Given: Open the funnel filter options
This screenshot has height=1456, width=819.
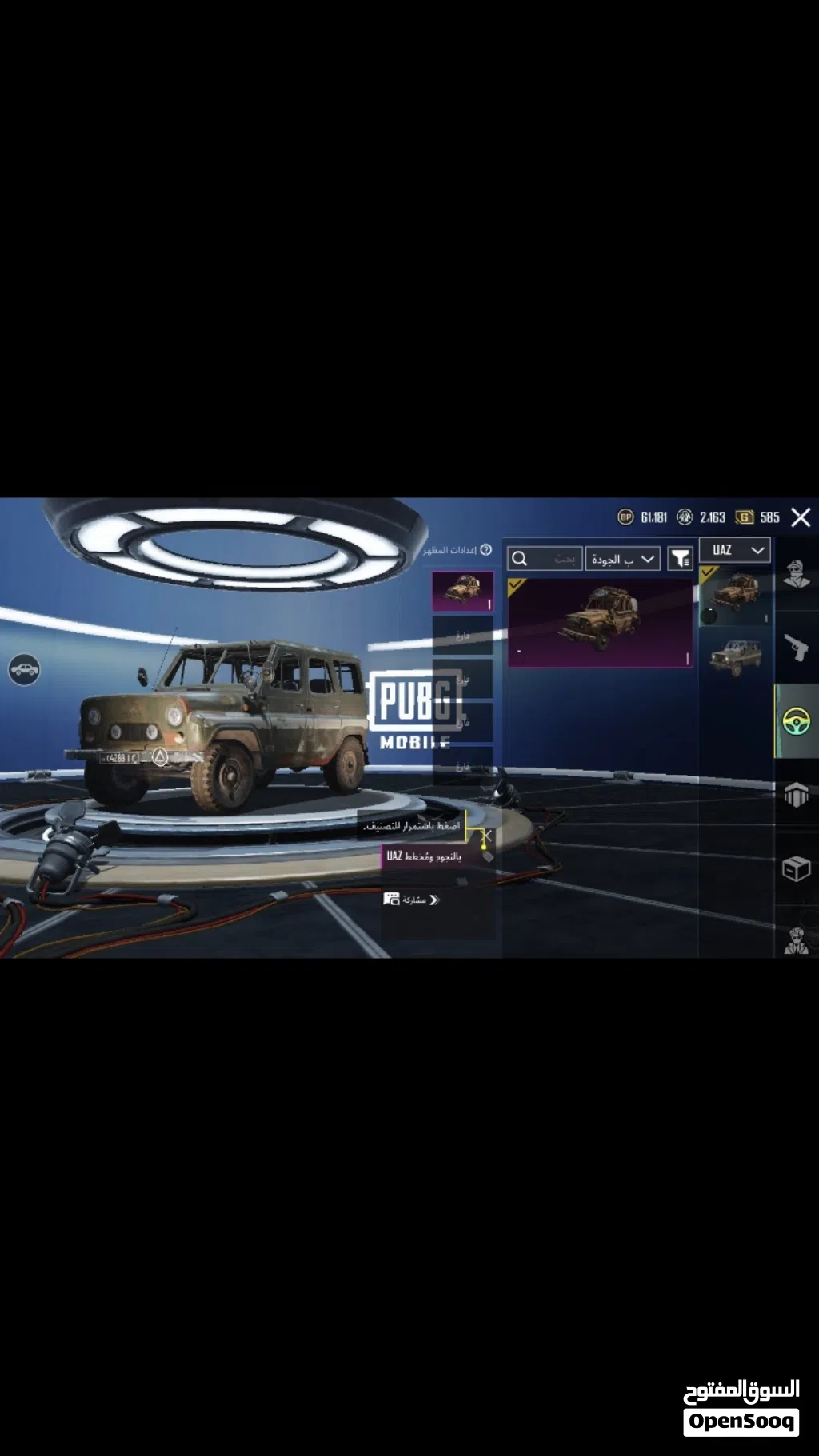Looking at the screenshot, I should click(x=680, y=559).
